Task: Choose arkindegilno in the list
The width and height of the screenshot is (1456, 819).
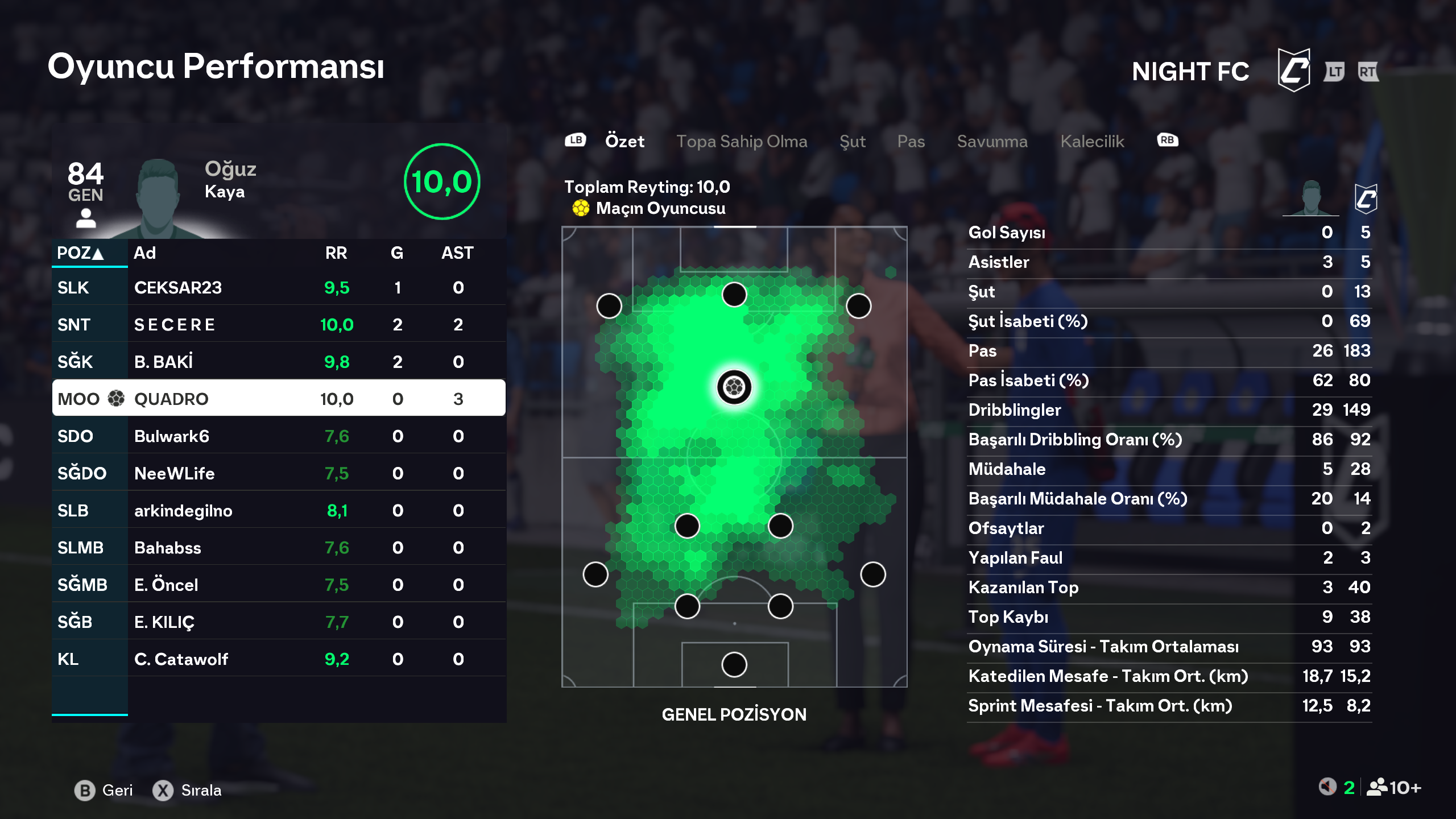Action: point(279,511)
